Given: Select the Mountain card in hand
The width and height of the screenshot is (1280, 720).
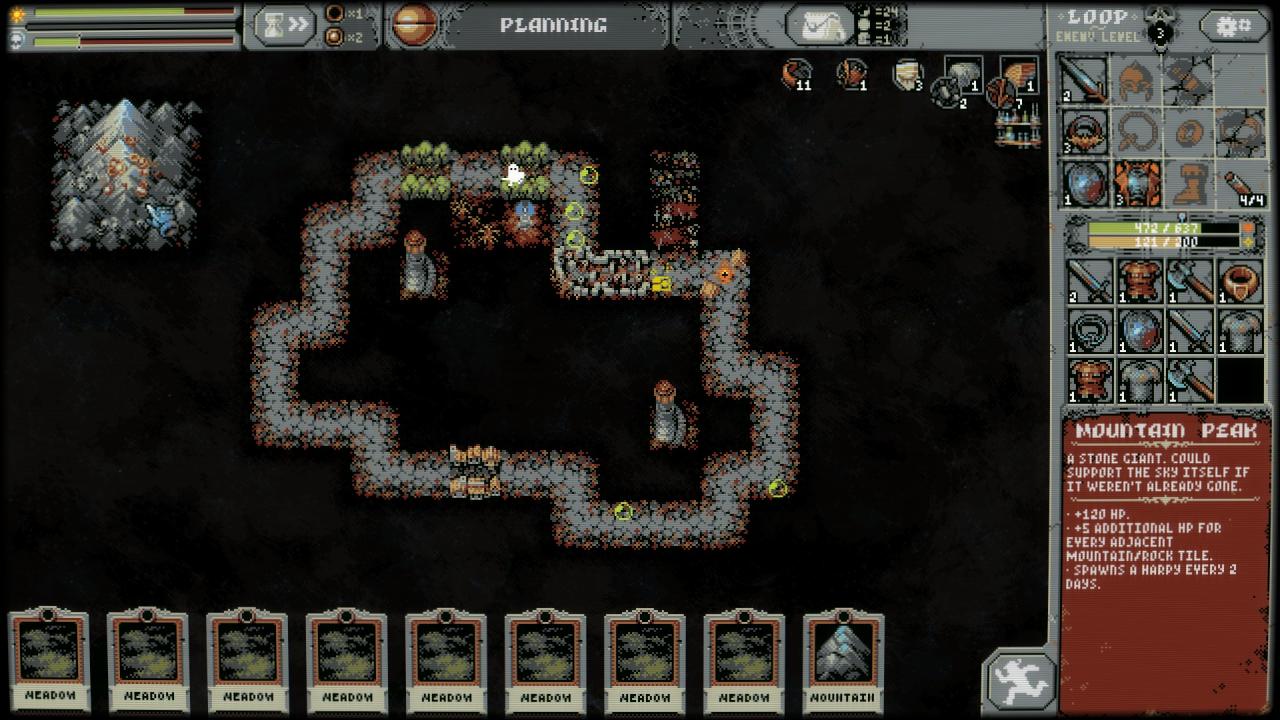Looking at the screenshot, I should point(842,655).
